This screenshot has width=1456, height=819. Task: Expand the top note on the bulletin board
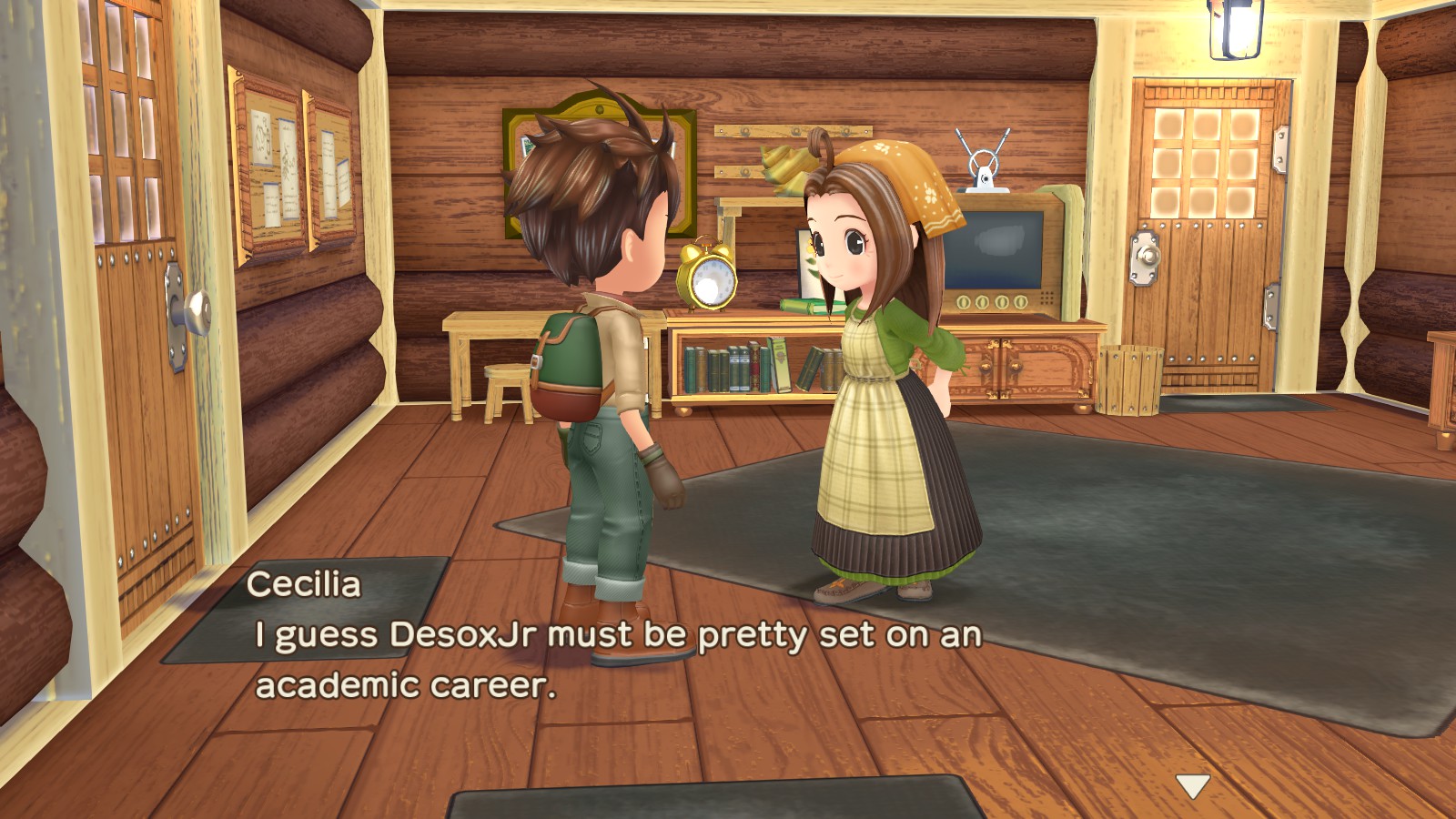coord(262,135)
